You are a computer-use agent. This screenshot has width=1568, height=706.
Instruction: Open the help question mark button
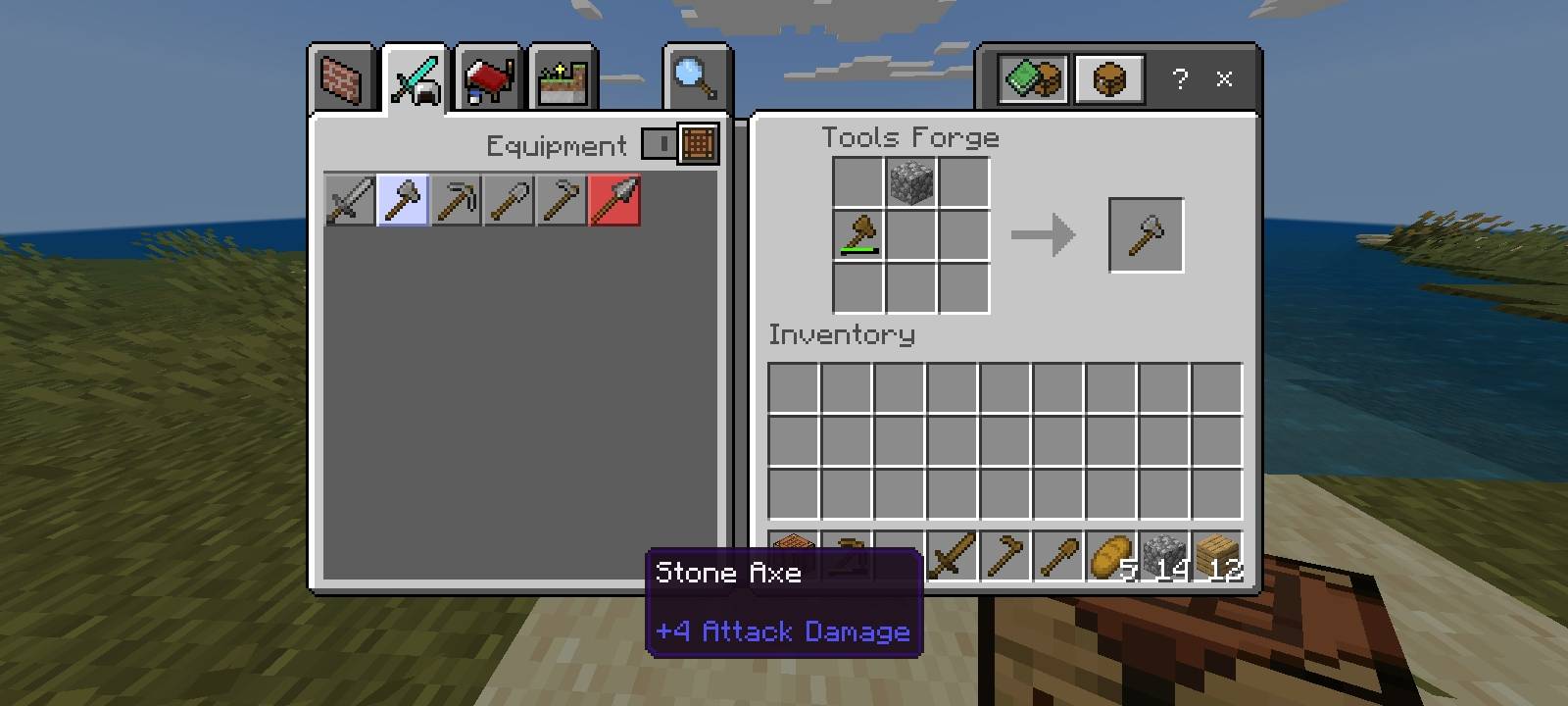[1180, 78]
